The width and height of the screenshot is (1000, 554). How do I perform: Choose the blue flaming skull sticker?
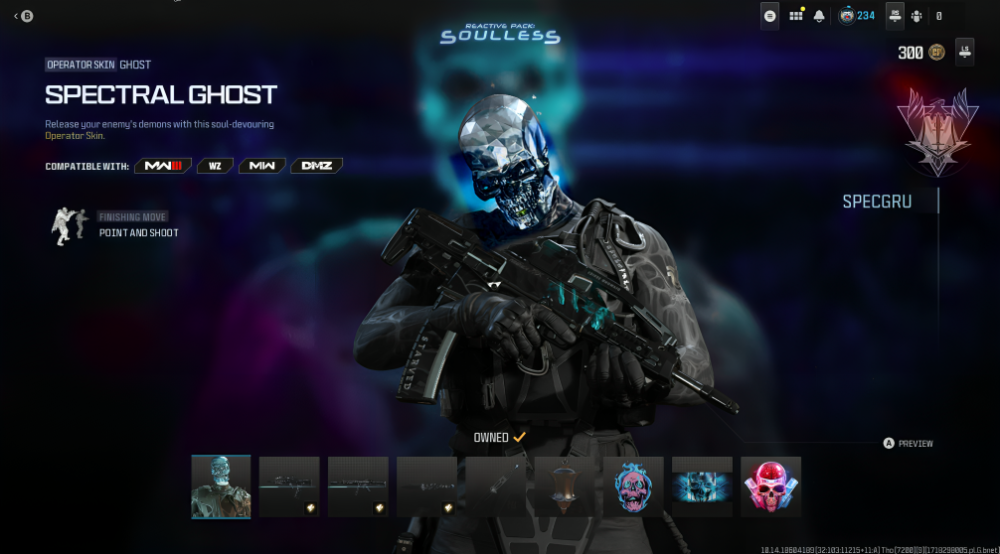tap(633, 487)
